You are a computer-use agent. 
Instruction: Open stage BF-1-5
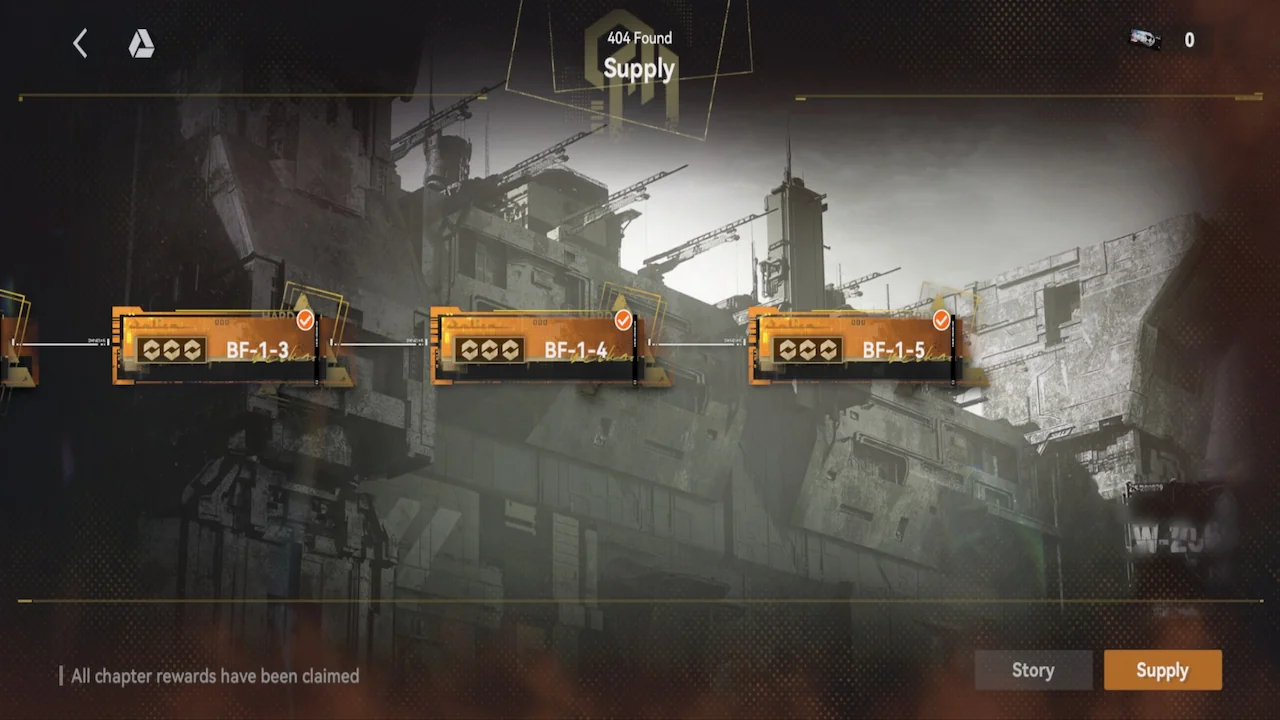point(853,347)
